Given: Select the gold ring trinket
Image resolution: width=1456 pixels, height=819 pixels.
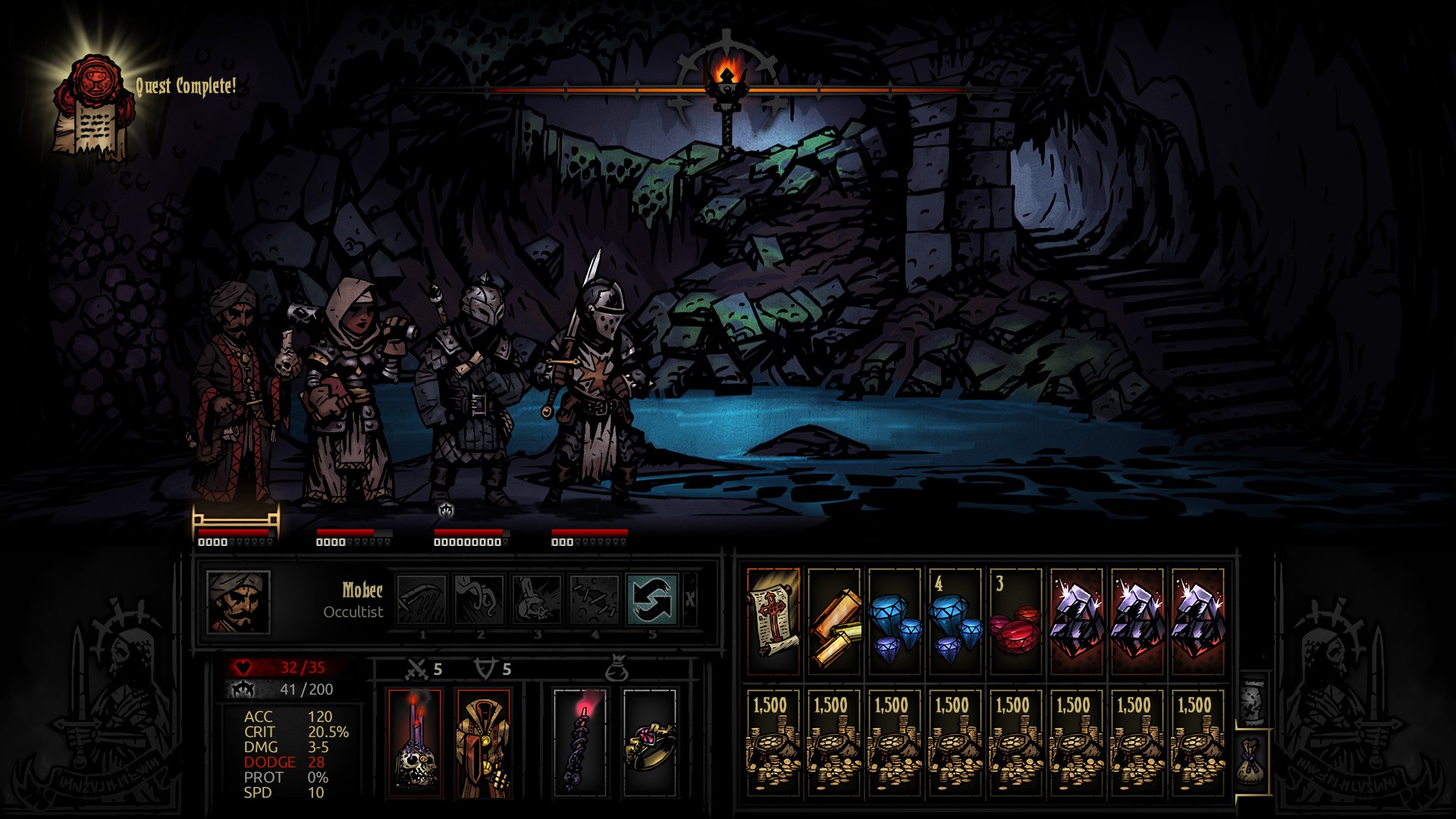Looking at the screenshot, I should (650, 743).
